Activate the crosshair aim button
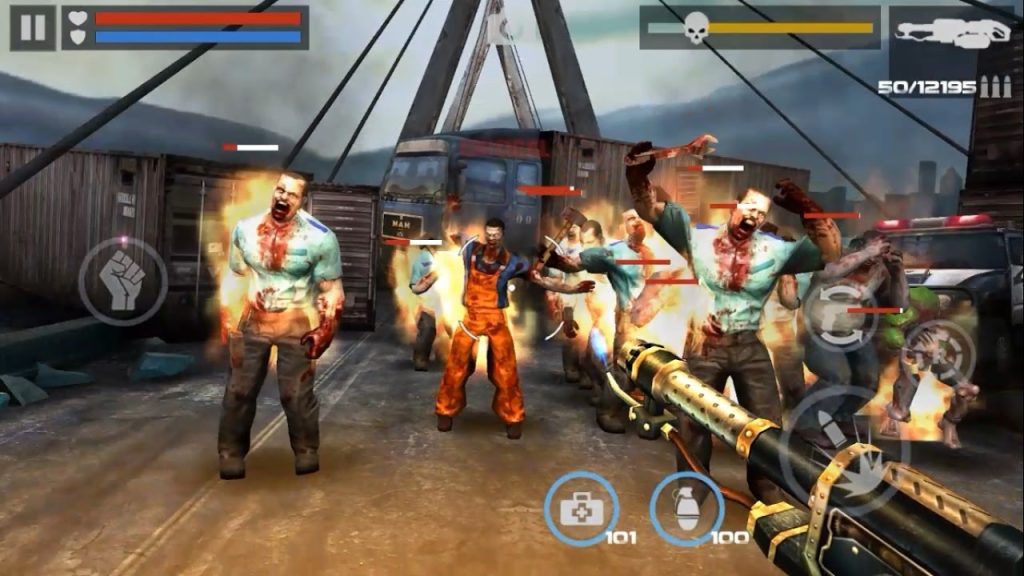This screenshot has width=1024, height=576. tap(938, 352)
